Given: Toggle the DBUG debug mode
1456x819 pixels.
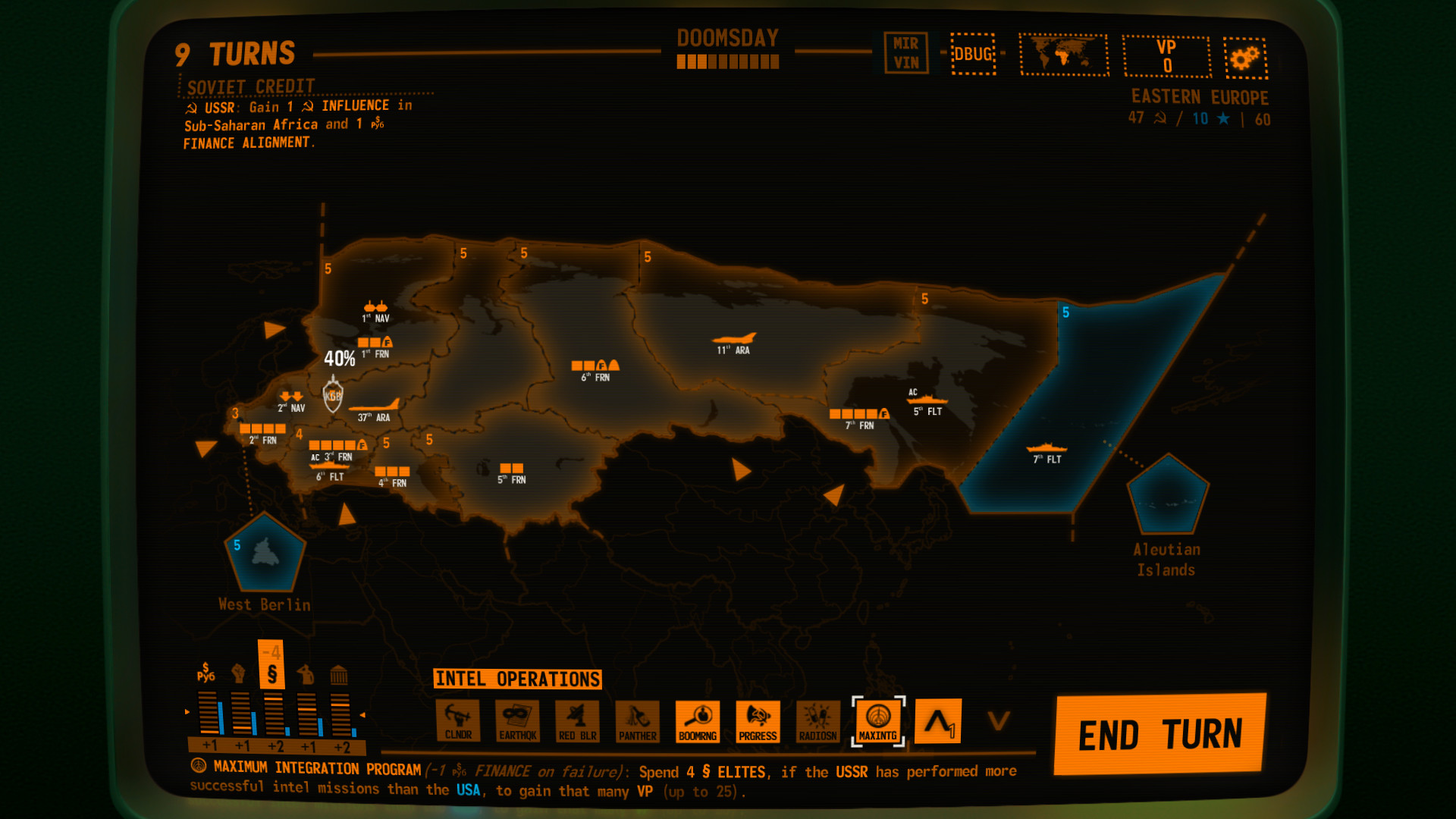Looking at the screenshot, I should pyautogui.click(x=974, y=55).
